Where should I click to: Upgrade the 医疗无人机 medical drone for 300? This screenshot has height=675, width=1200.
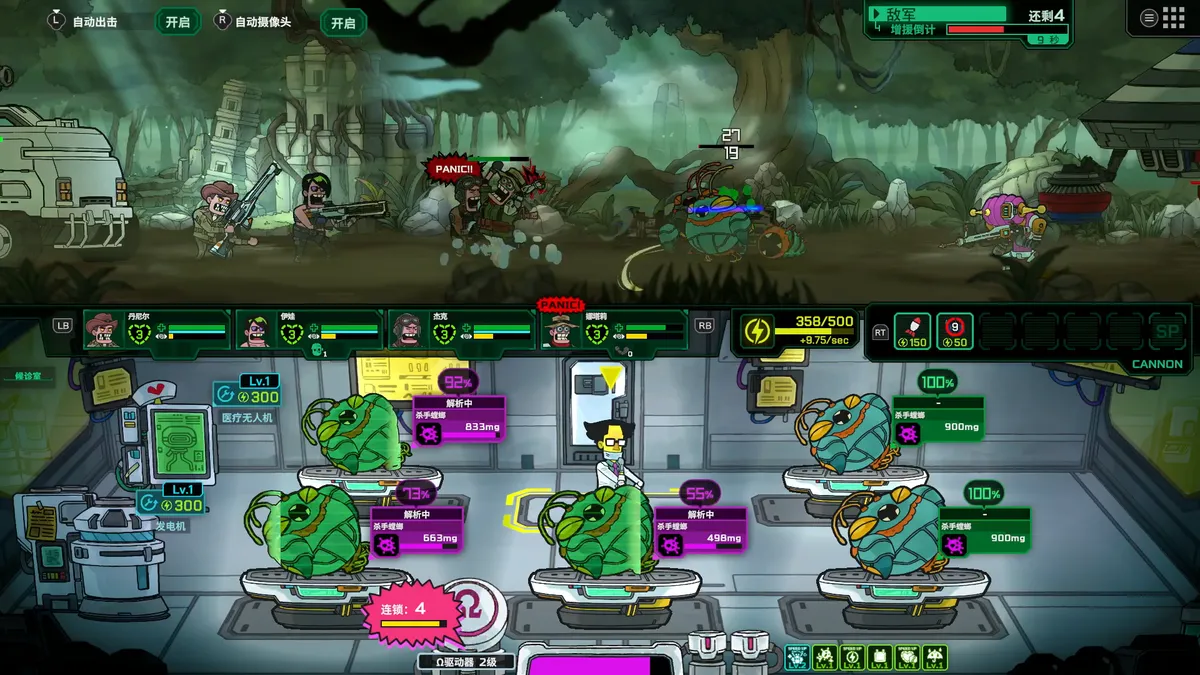[247, 394]
